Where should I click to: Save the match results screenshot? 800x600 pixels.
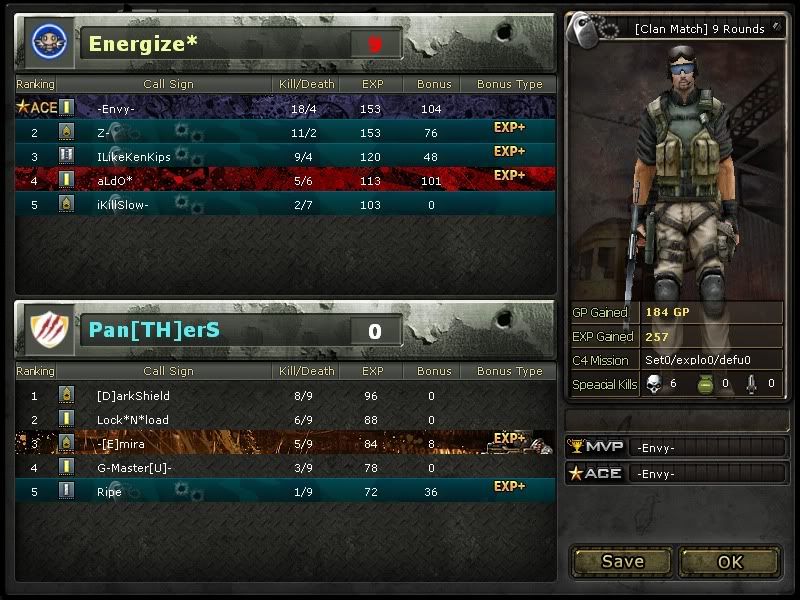[x=622, y=561]
